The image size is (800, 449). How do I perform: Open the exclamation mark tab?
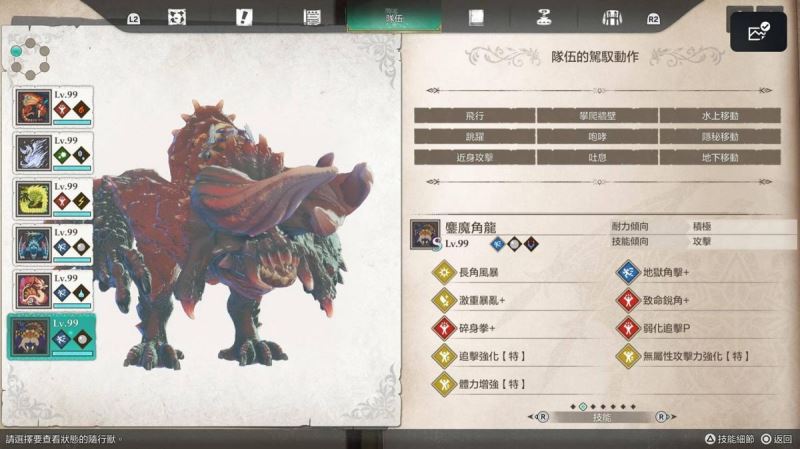coord(244,17)
